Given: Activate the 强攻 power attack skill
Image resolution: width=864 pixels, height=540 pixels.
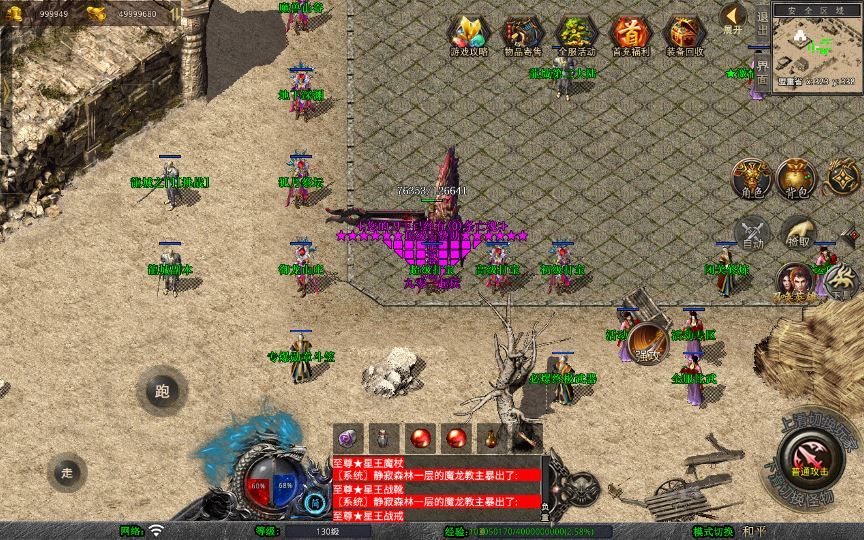Looking at the screenshot, I should (649, 343).
